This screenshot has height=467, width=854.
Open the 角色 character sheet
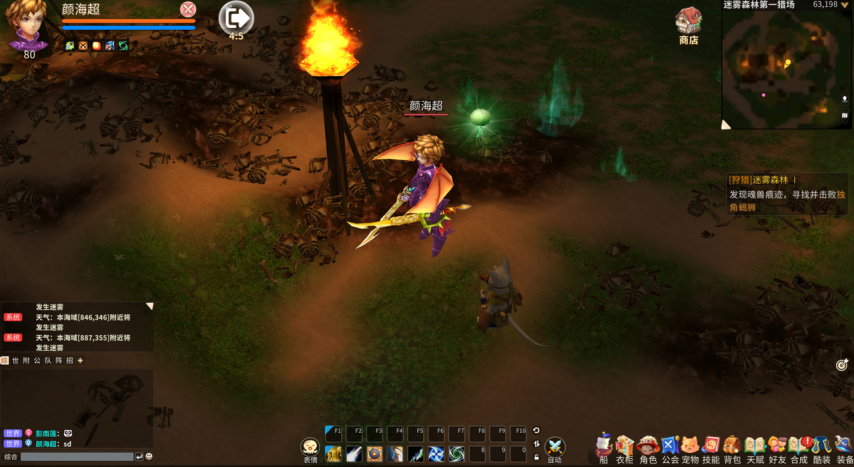(x=648, y=446)
